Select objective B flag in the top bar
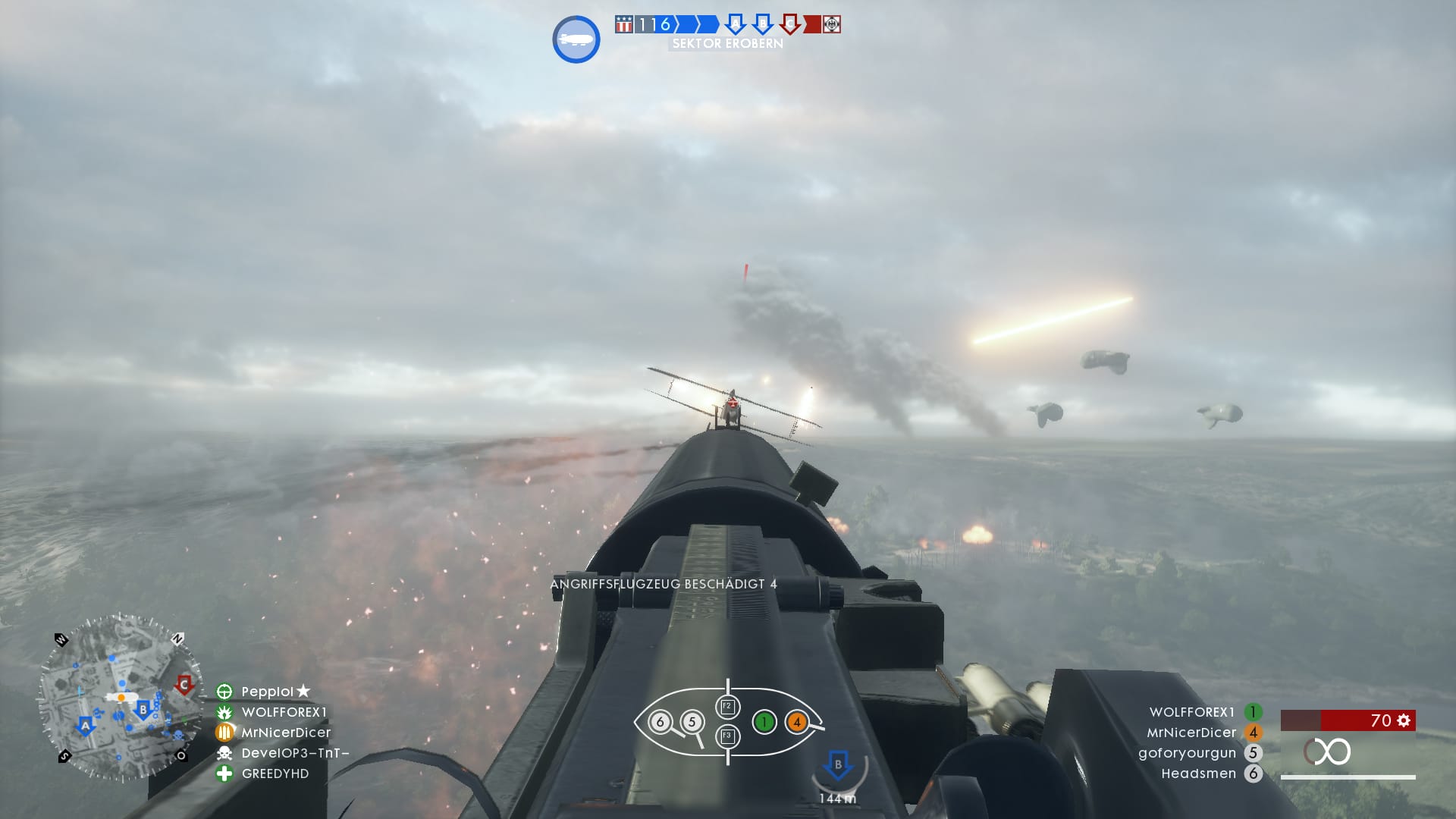1456x819 pixels. coord(761,24)
